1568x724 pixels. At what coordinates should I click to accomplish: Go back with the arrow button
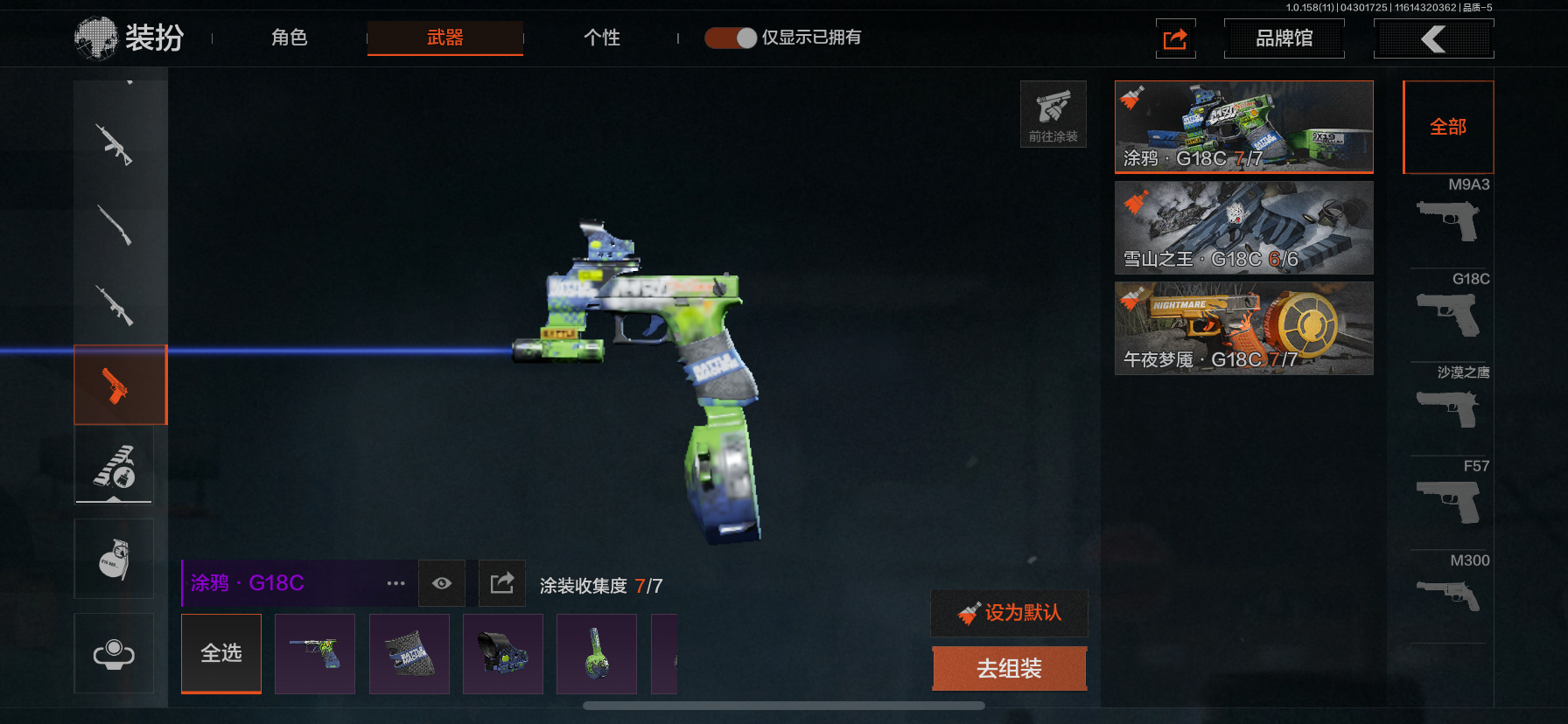pos(1433,38)
